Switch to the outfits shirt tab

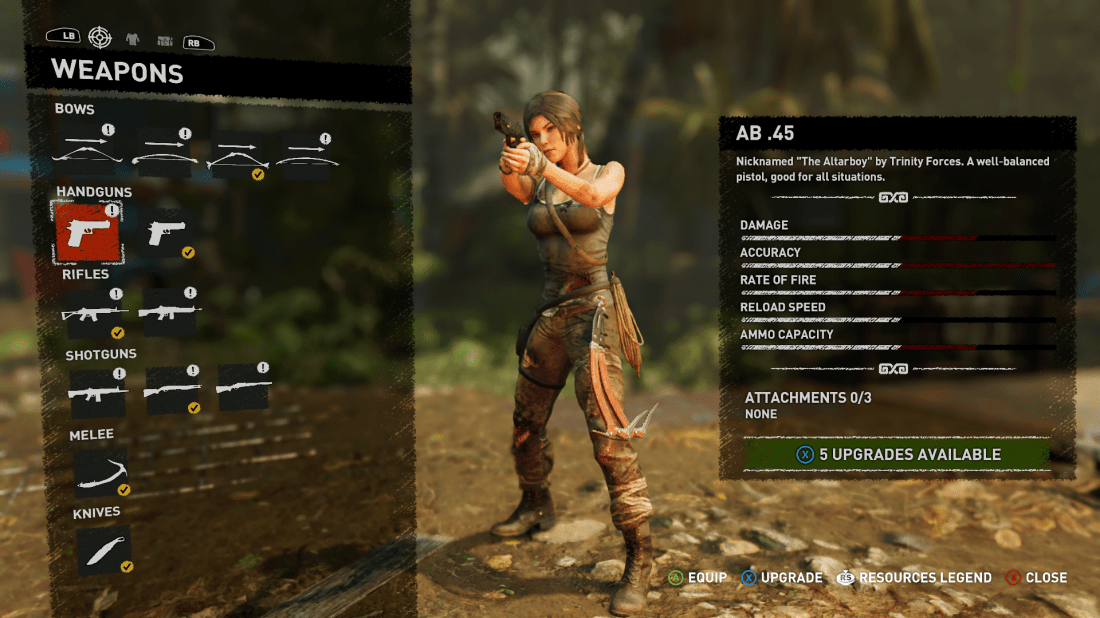(x=132, y=39)
